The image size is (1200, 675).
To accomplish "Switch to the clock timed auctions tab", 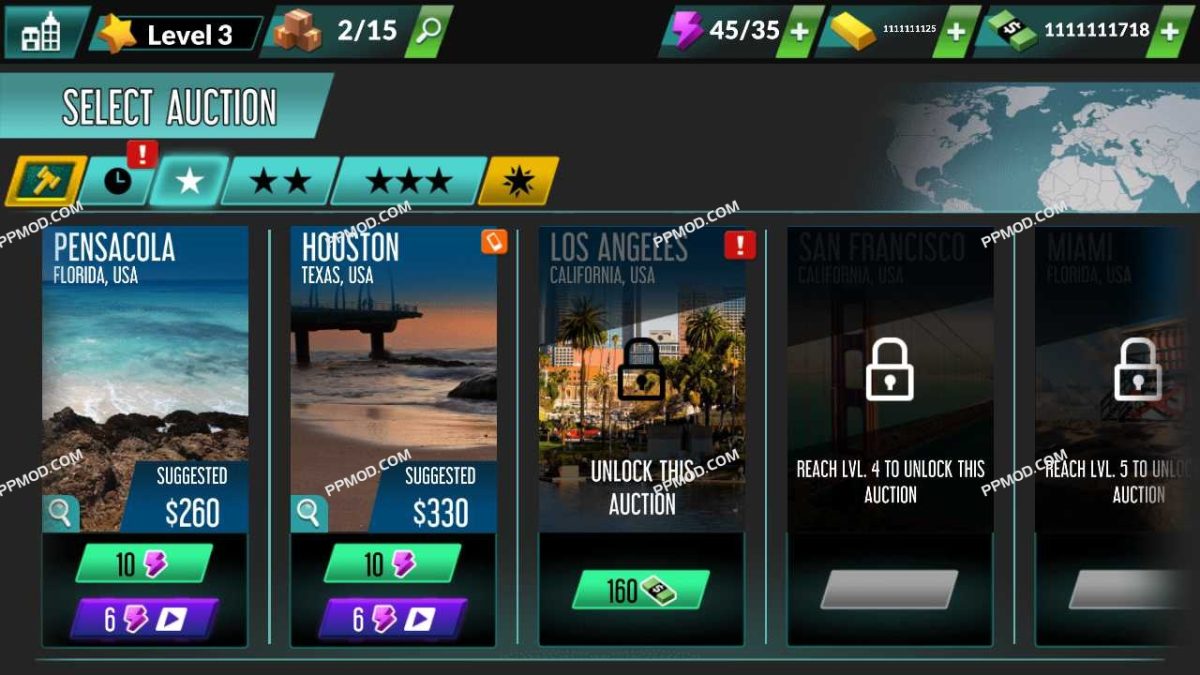I will [118, 181].
